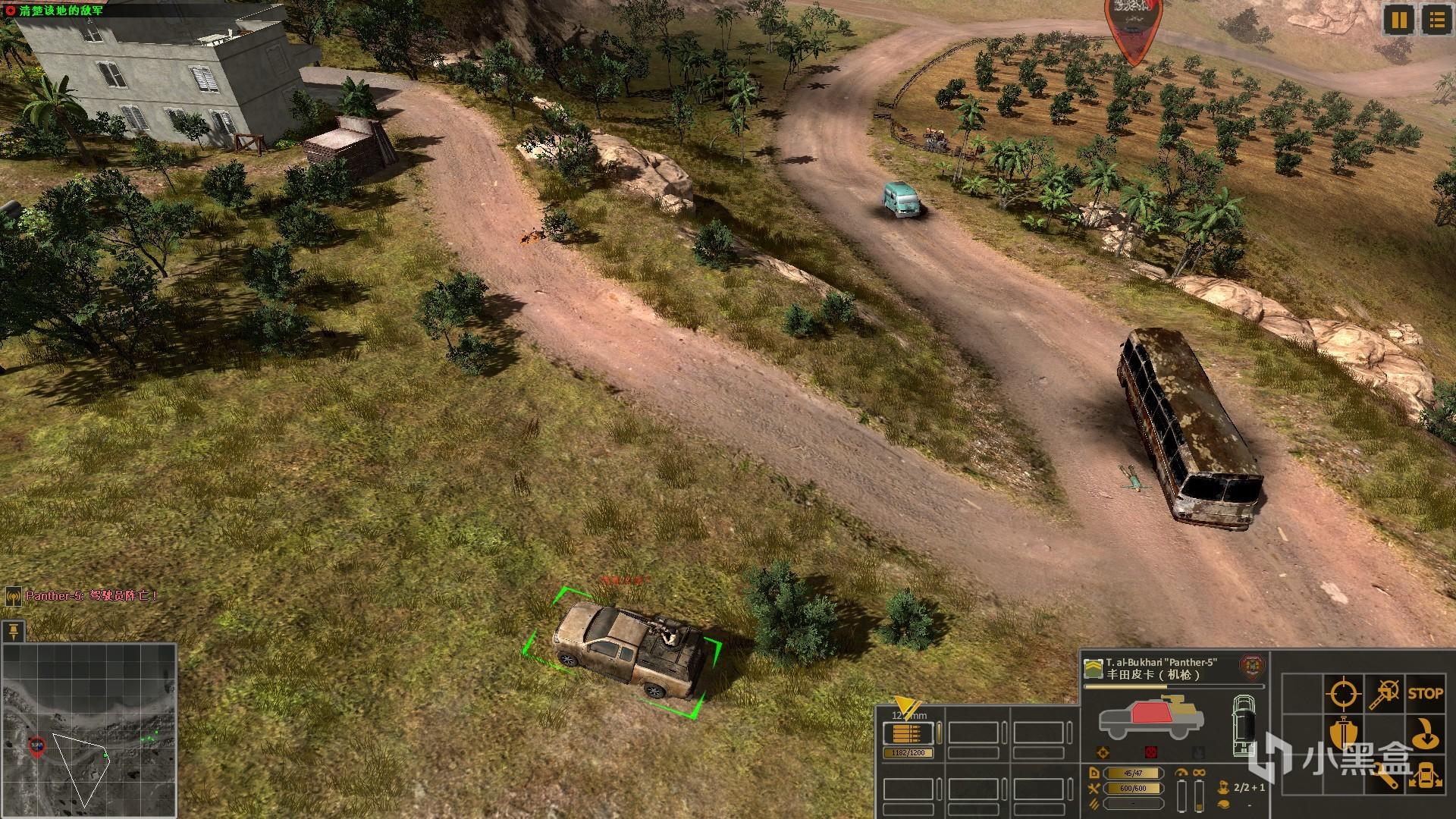
Task: Select the shield defend command icon
Action: [x=1342, y=734]
